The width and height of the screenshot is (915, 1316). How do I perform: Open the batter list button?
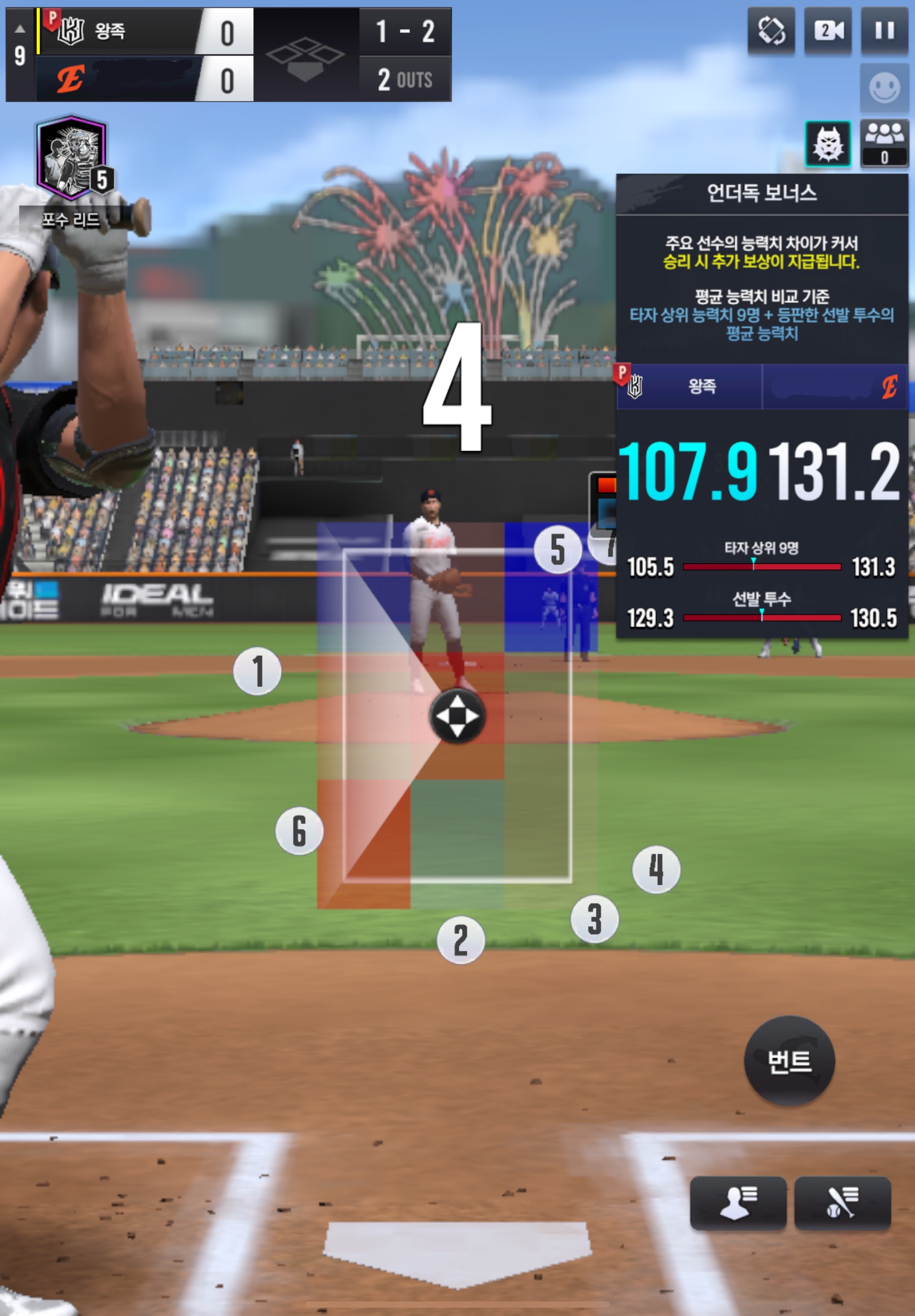tap(842, 1202)
